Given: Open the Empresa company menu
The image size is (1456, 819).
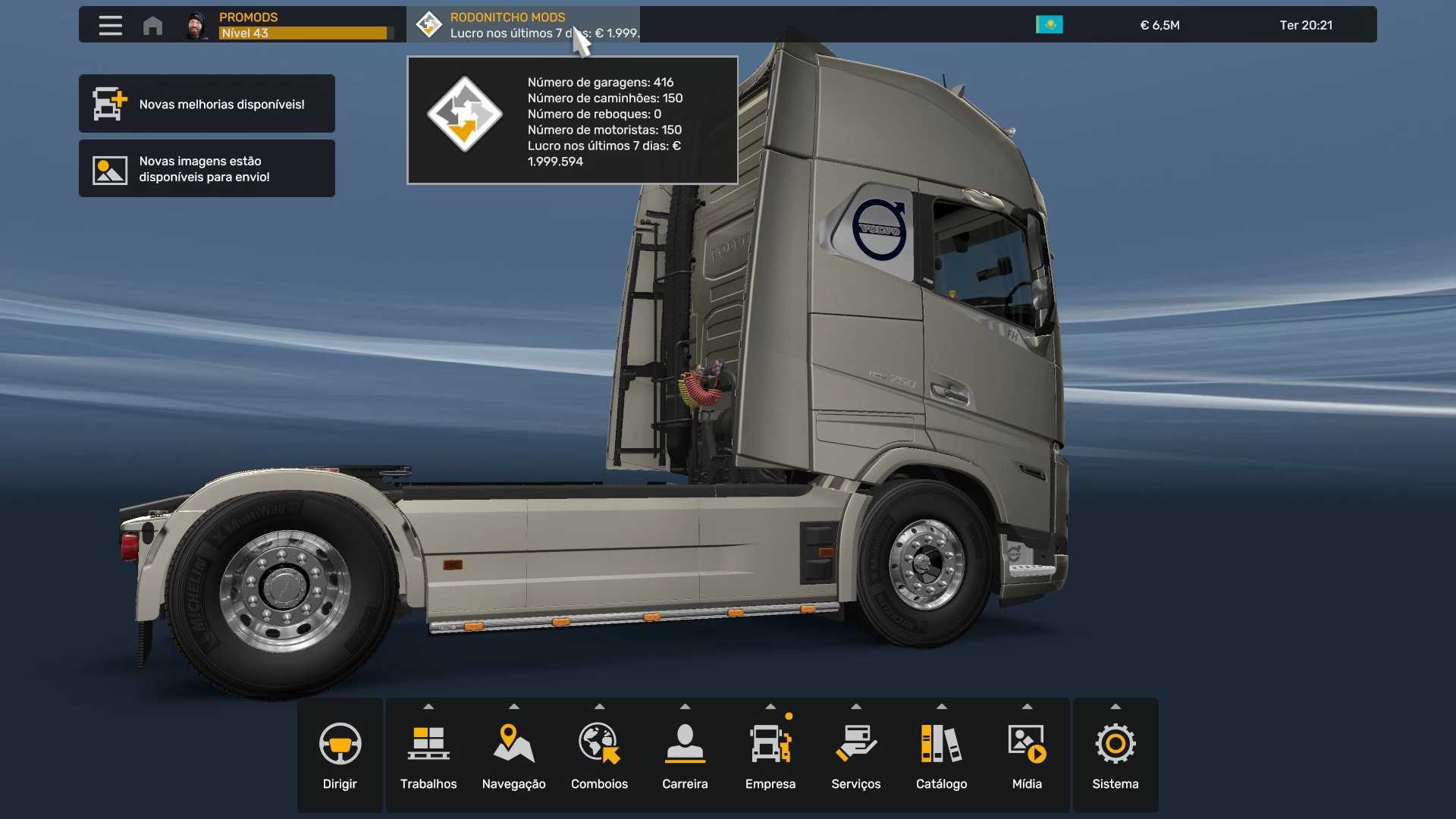Looking at the screenshot, I should click(770, 755).
